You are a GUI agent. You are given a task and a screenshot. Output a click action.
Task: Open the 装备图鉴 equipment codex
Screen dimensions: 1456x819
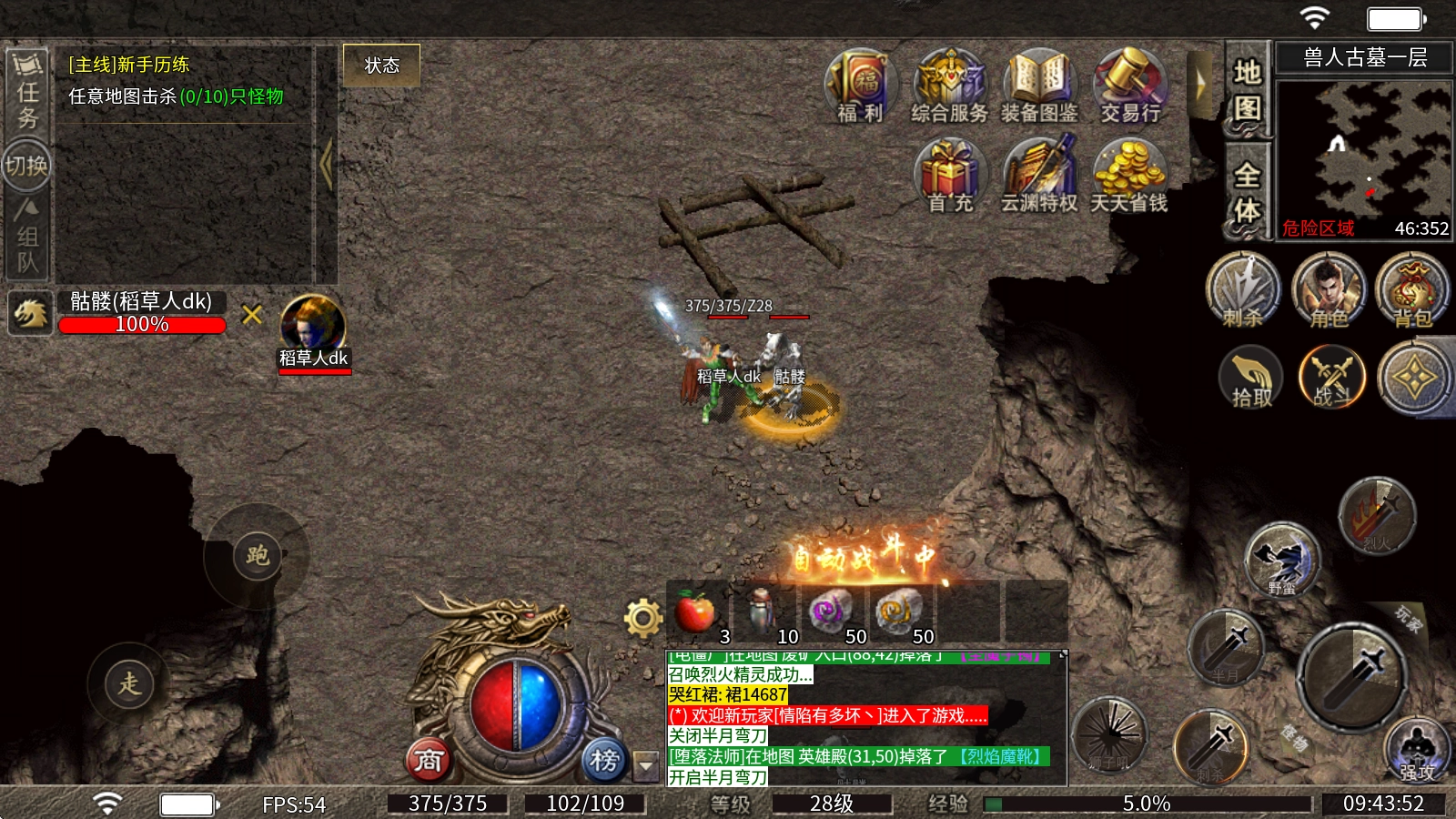[1039, 85]
